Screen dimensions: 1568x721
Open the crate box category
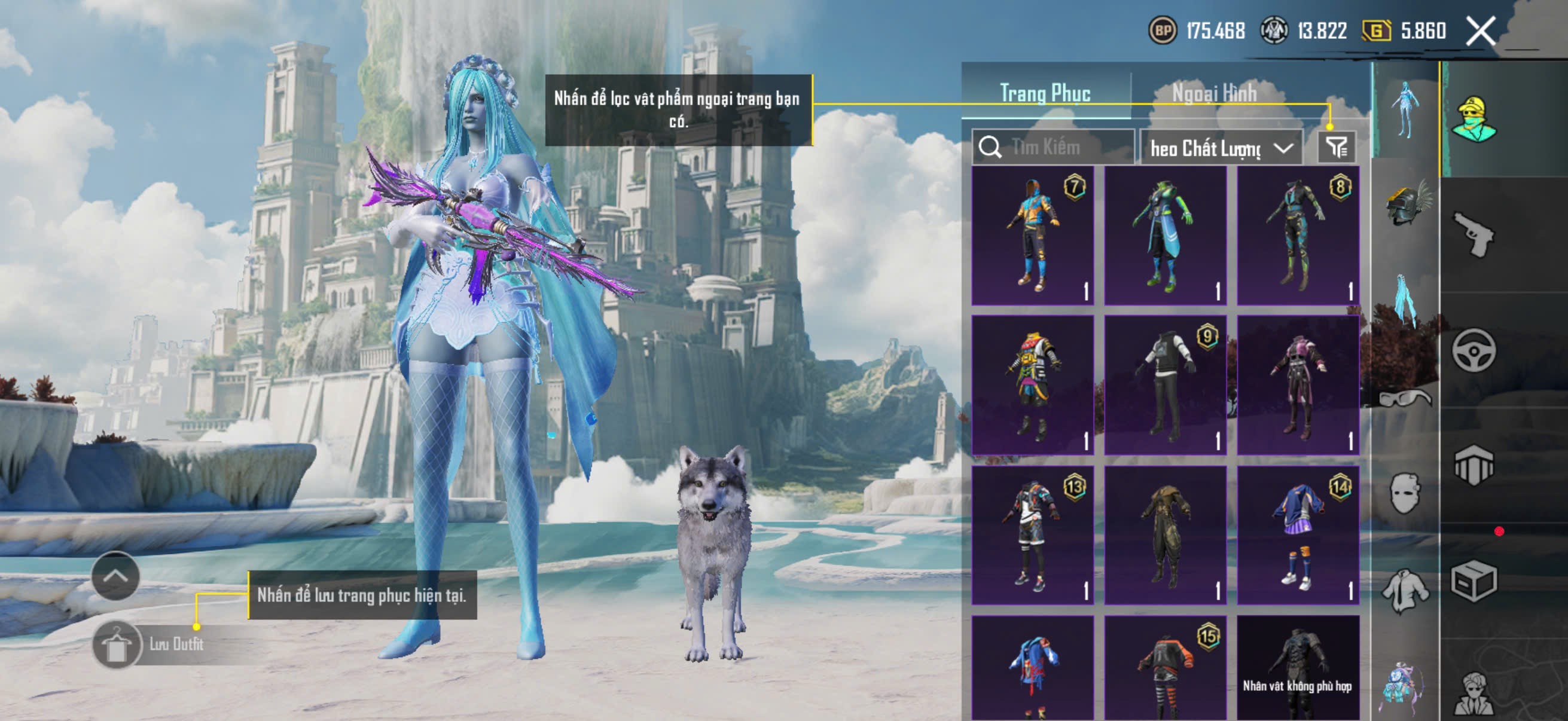pos(1474,581)
